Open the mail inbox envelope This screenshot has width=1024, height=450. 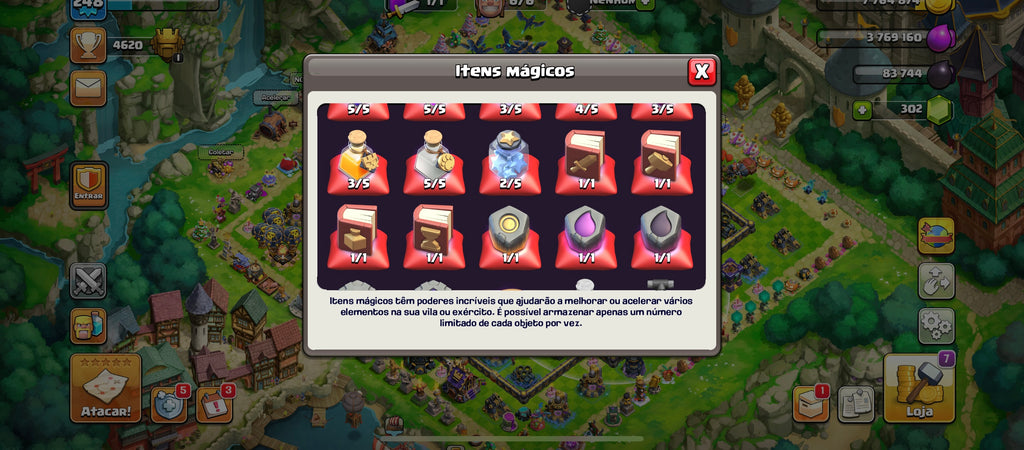point(88,88)
